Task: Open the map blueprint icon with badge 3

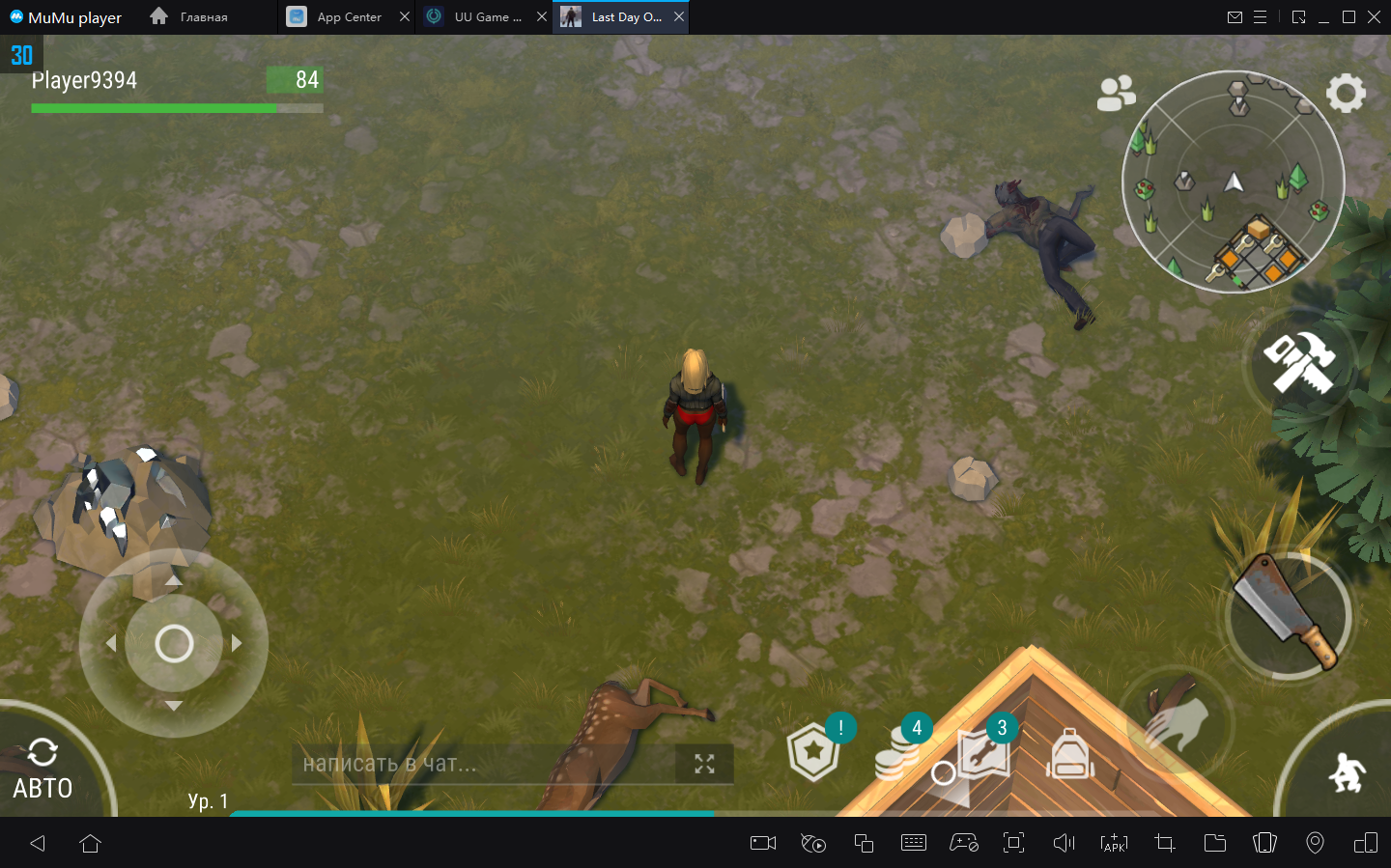Action: pos(983,755)
